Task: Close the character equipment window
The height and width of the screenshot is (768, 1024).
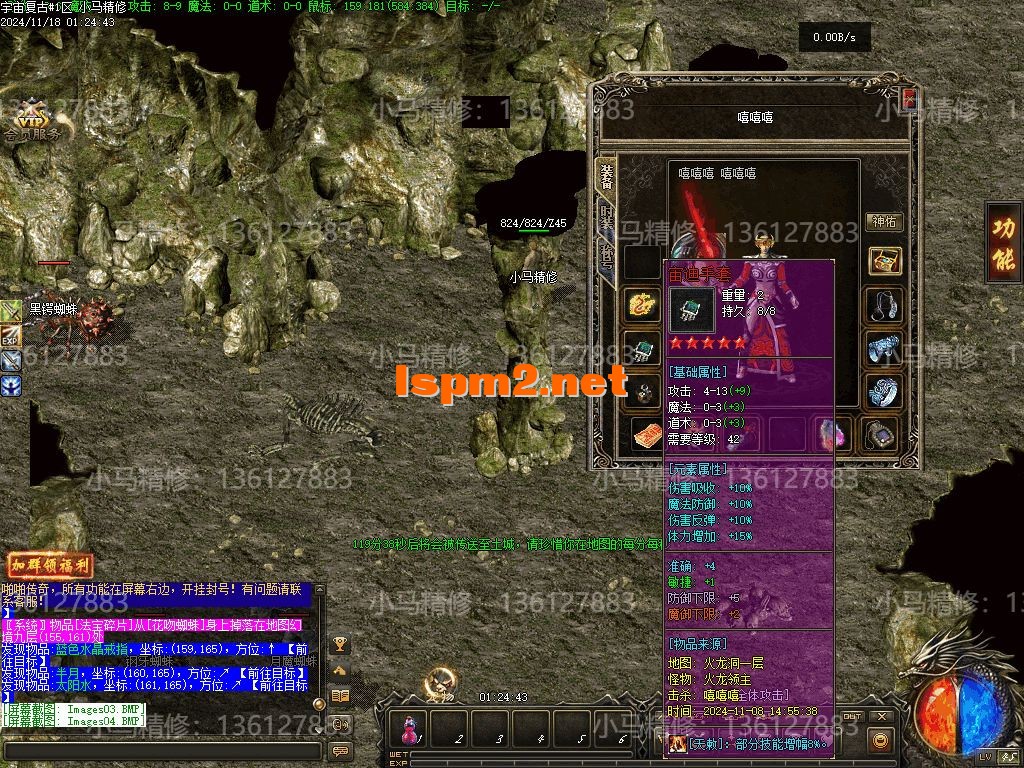Action: click(909, 99)
